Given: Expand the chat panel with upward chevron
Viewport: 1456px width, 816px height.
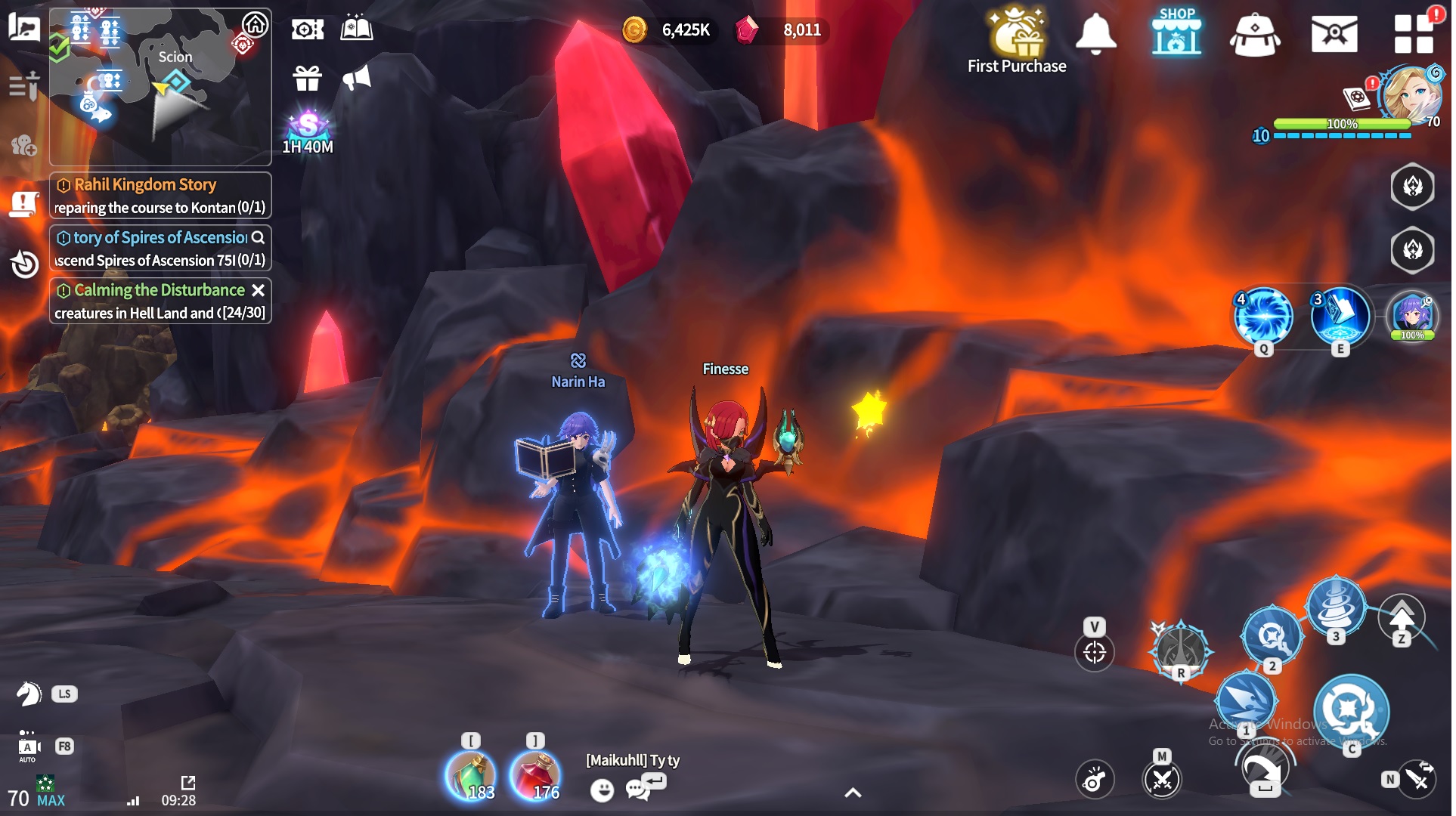Looking at the screenshot, I should point(853,793).
